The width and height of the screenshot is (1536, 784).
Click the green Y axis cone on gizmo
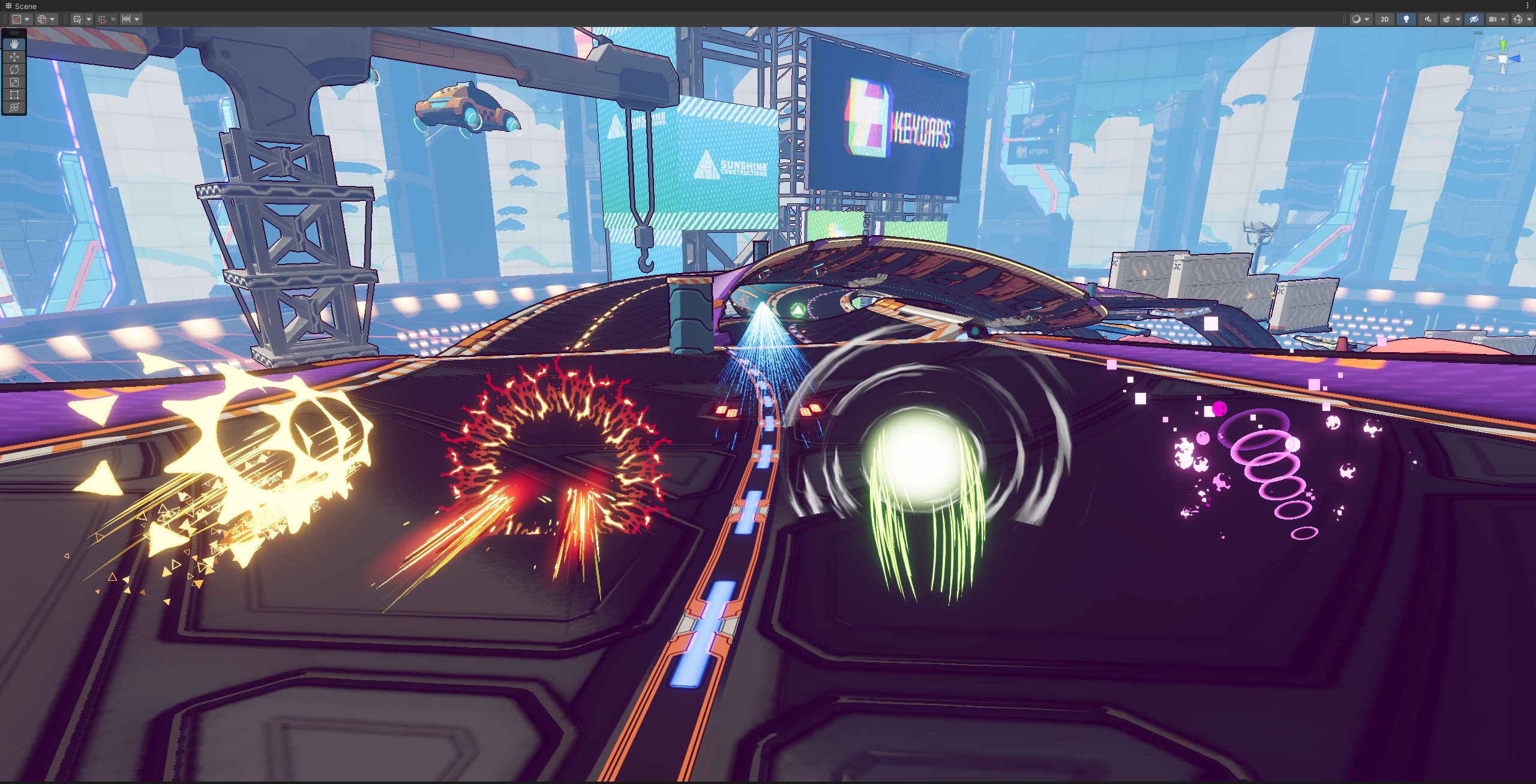pyautogui.click(x=1502, y=45)
